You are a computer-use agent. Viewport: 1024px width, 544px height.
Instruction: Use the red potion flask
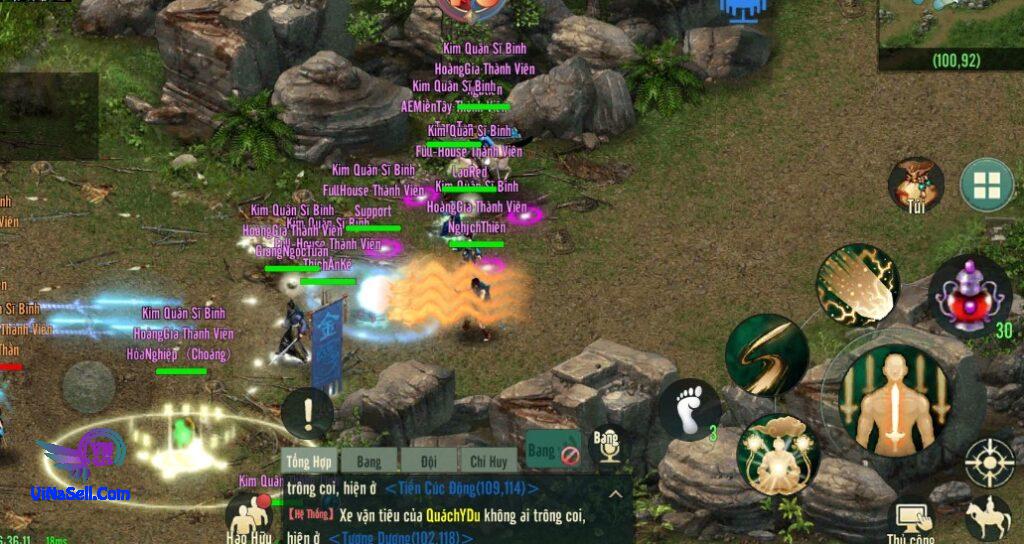click(970, 293)
